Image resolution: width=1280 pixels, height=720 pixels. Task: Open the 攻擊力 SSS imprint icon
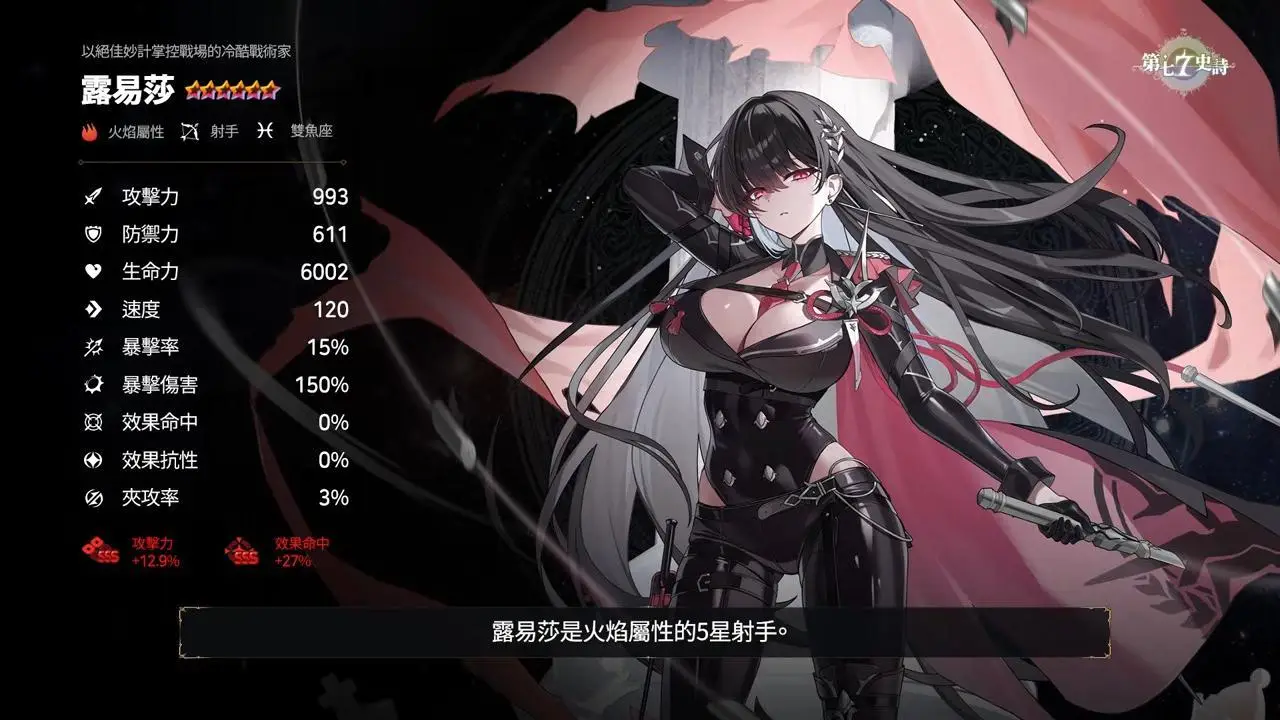click(x=101, y=551)
